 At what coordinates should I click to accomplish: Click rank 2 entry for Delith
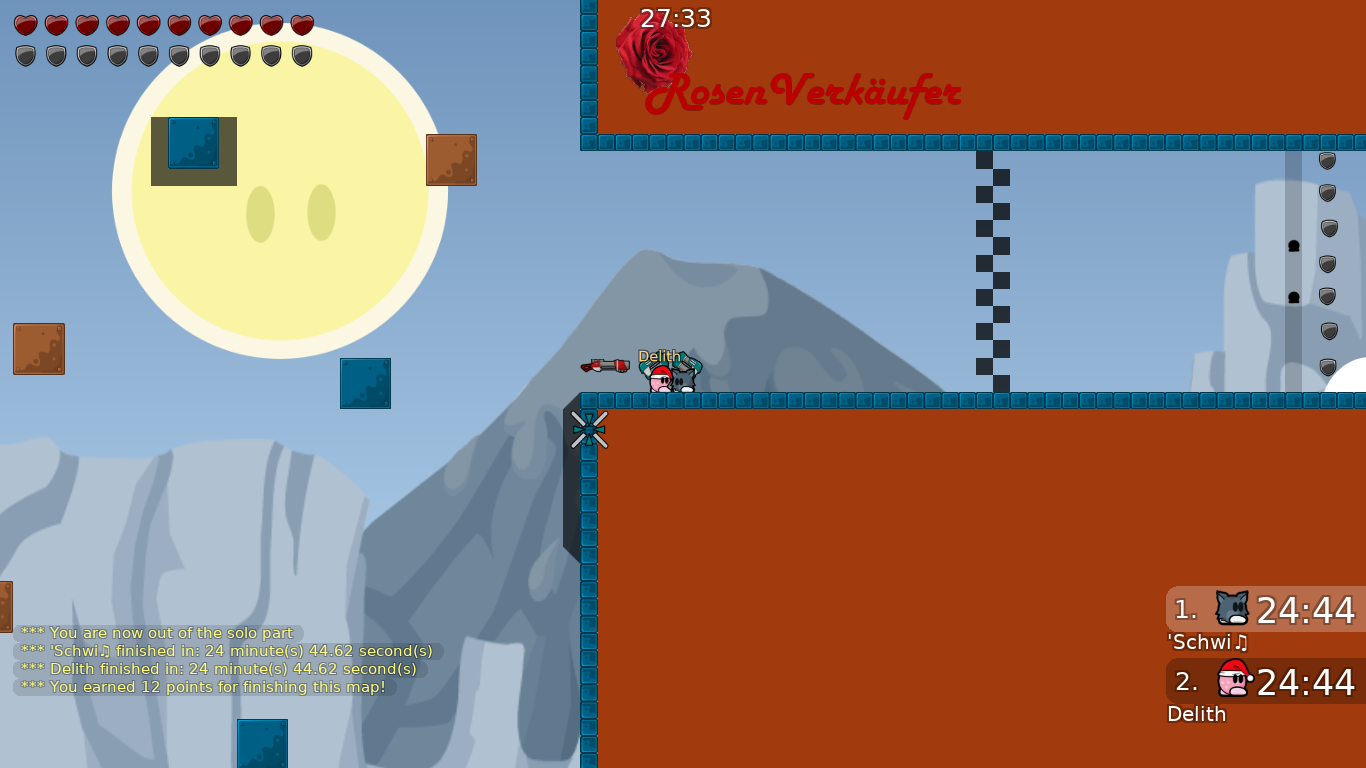pyautogui.click(x=1264, y=681)
